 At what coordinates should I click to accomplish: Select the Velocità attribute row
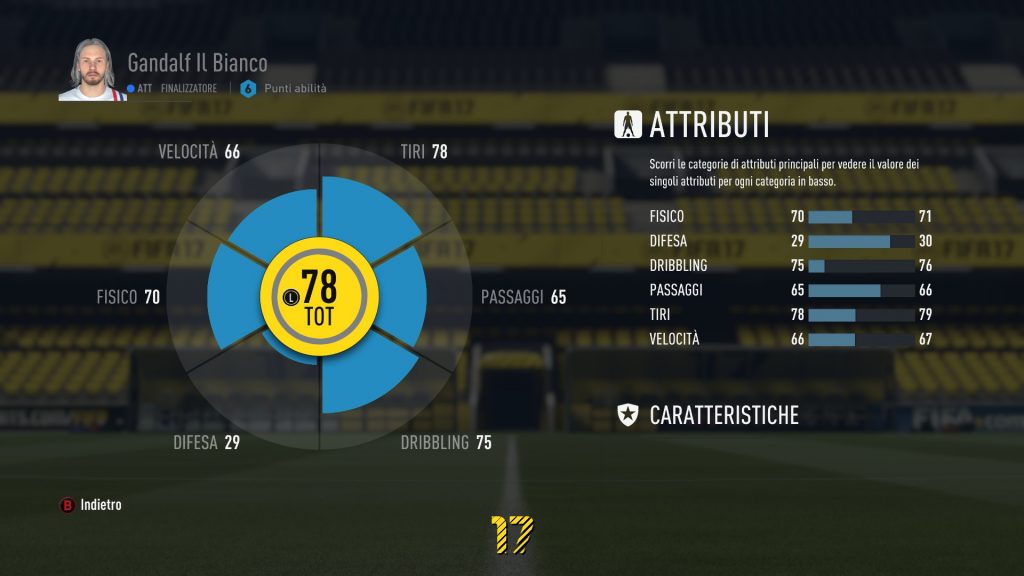click(x=790, y=339)
